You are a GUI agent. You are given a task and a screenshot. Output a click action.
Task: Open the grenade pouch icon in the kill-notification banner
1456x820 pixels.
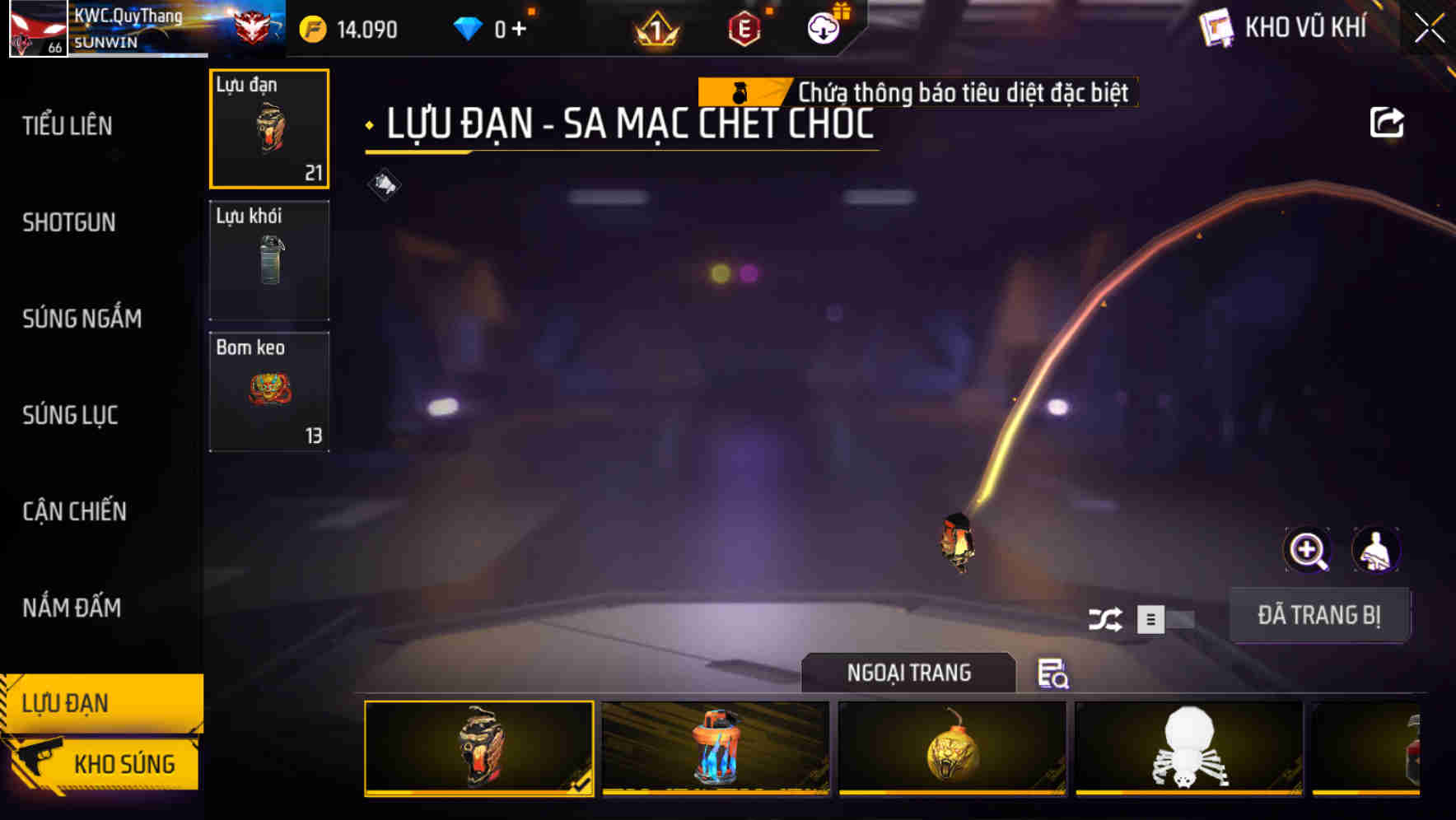click(742, 91)
